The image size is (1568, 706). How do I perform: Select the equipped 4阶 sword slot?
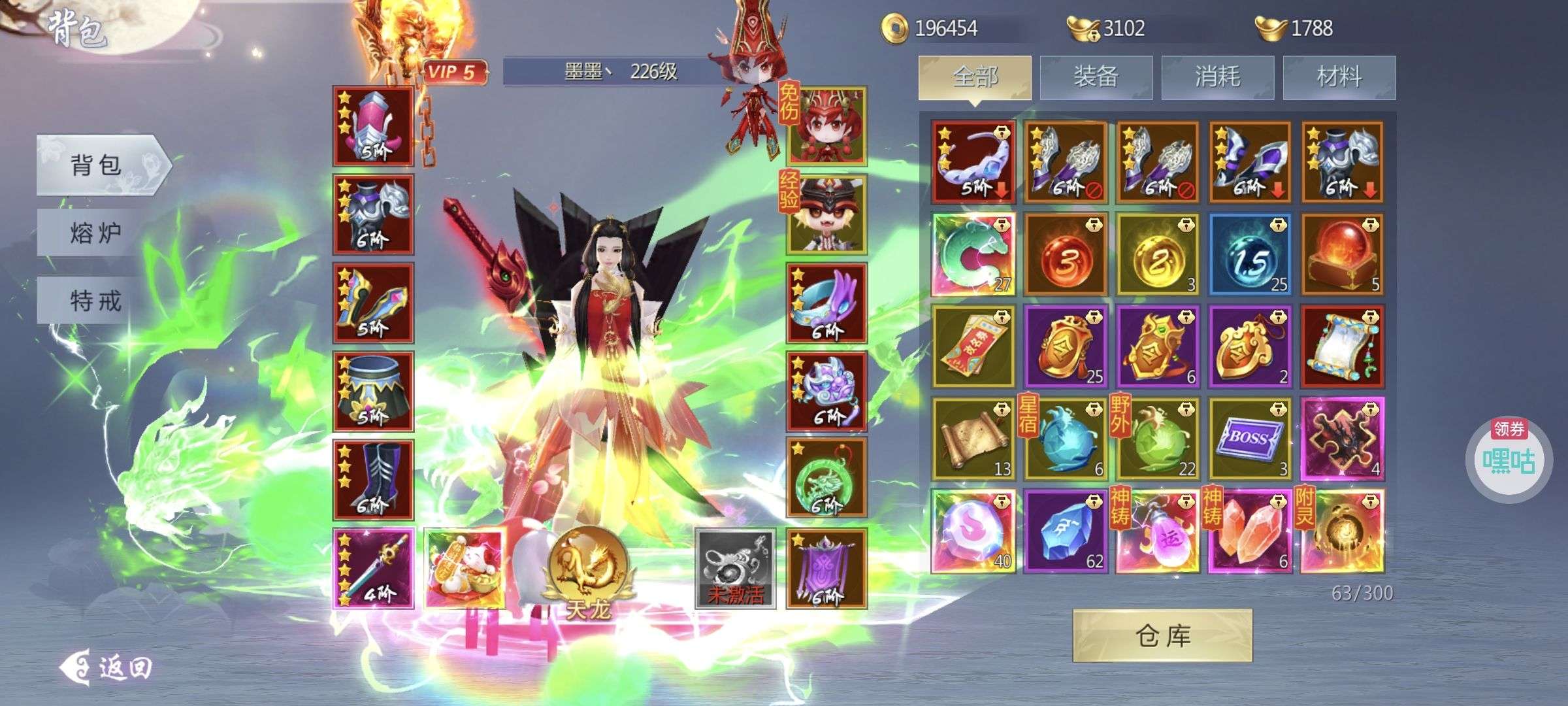(x=373, y=569)
